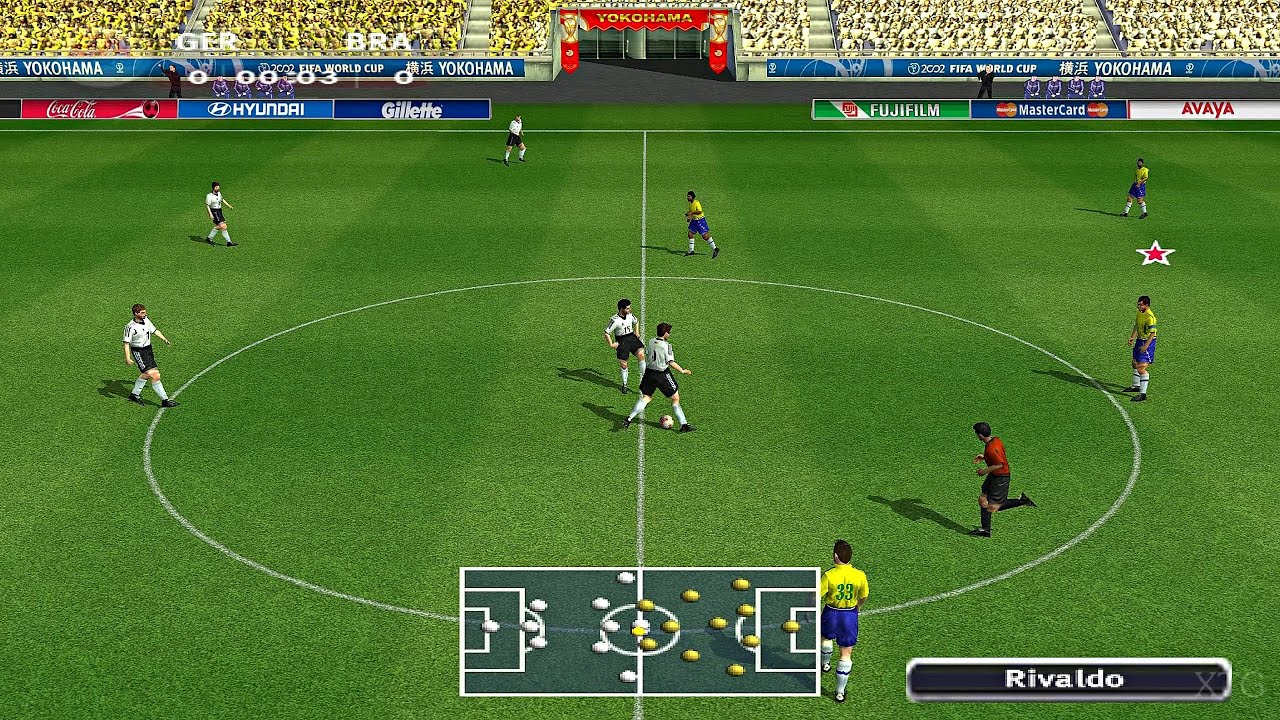Click the BRA team label
Image resolution: width=1280 pixels, height=720 pixels.
point(378,42)
